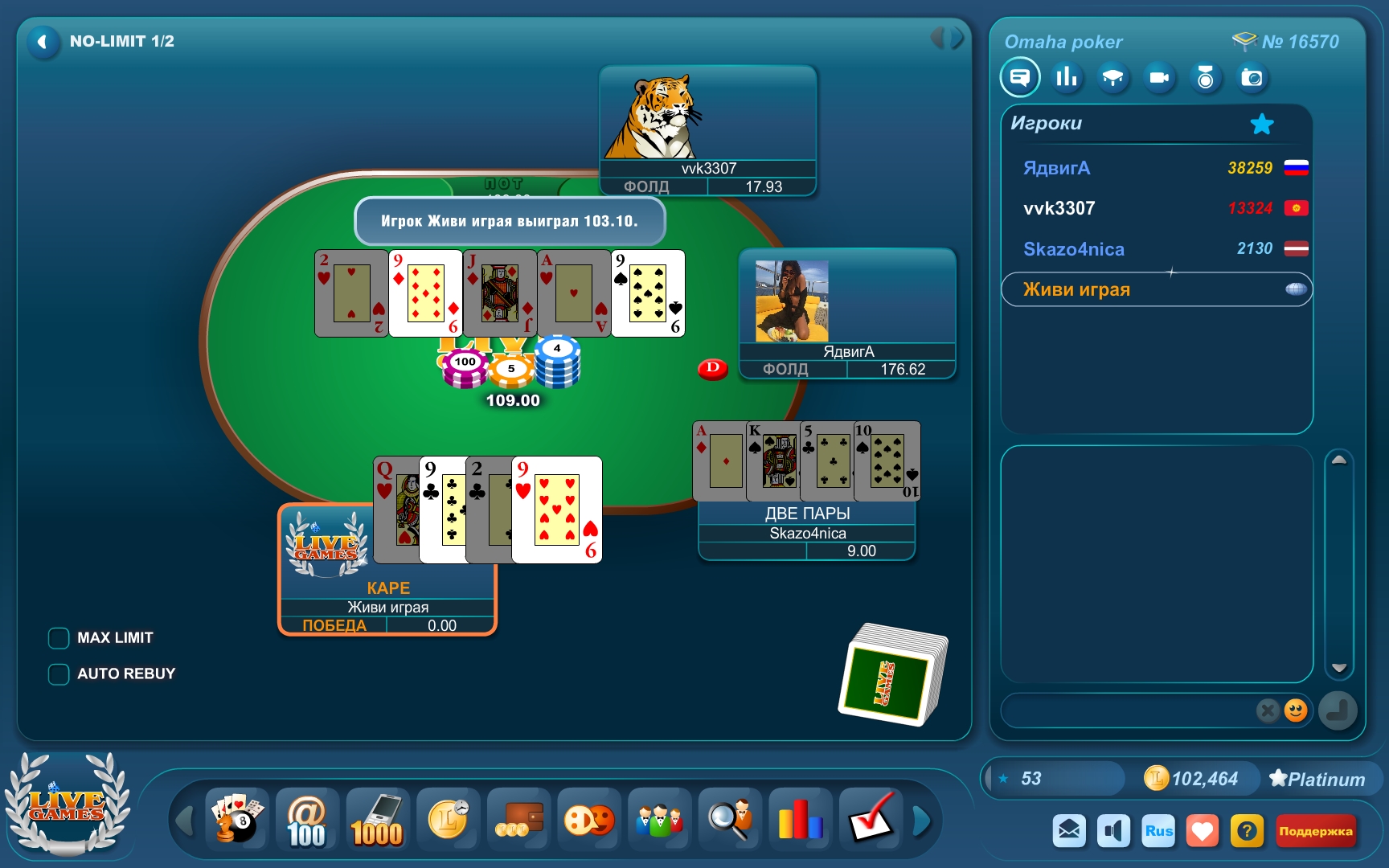Select player ЯдвигА in the players list
This screenshot has width=1389, height=868.
tap(1056, 168)
